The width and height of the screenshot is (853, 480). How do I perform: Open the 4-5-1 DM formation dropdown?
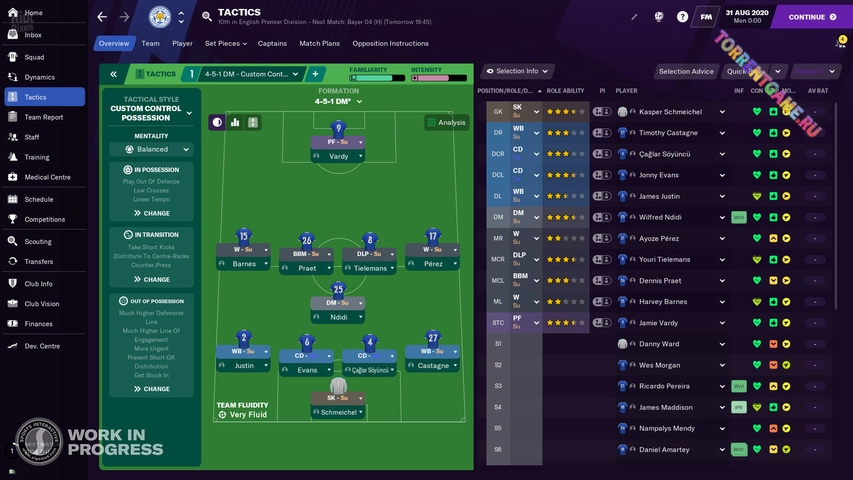(337, 101)
